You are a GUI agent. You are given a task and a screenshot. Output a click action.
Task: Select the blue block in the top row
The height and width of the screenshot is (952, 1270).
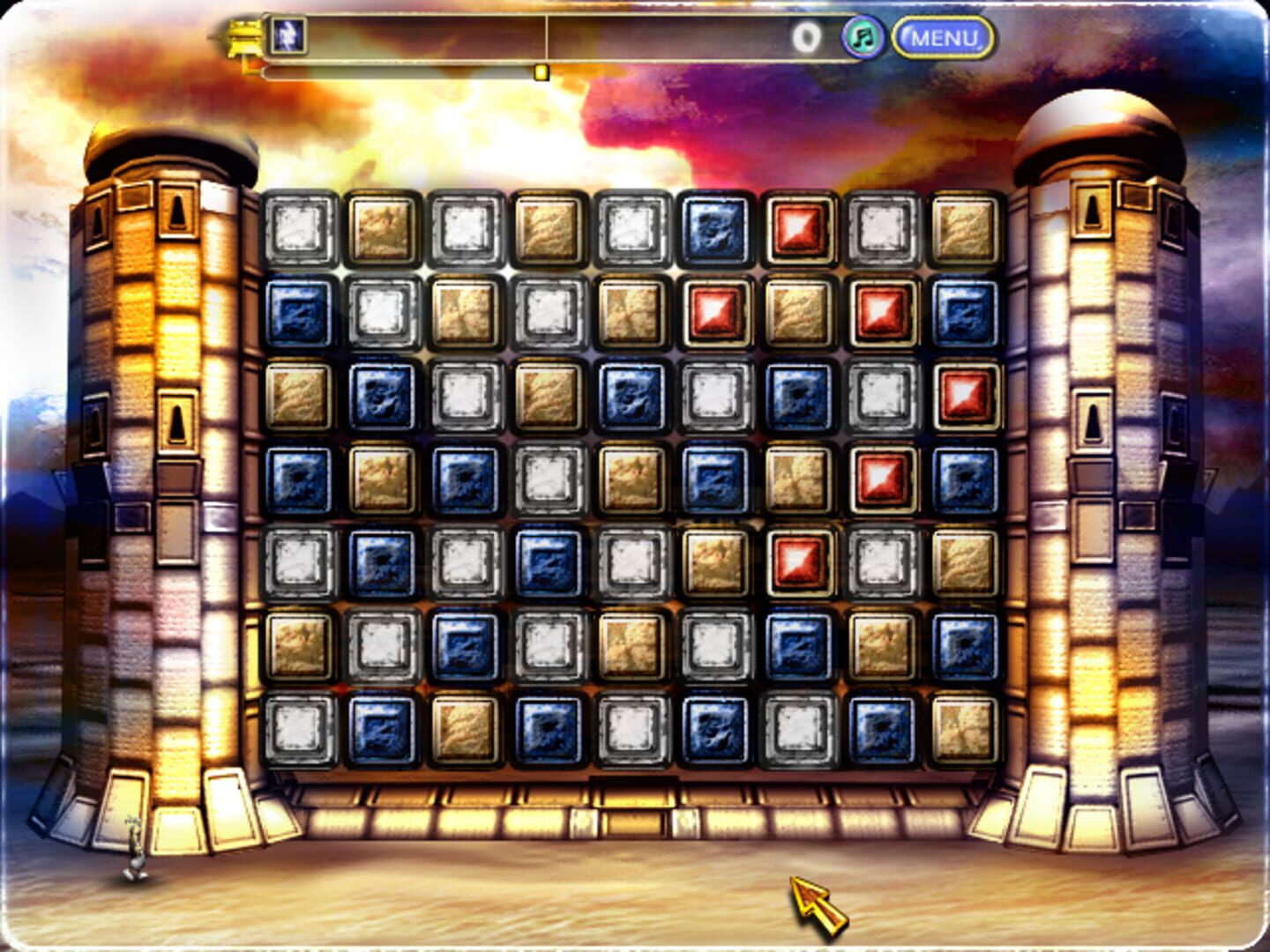(714, 232)
